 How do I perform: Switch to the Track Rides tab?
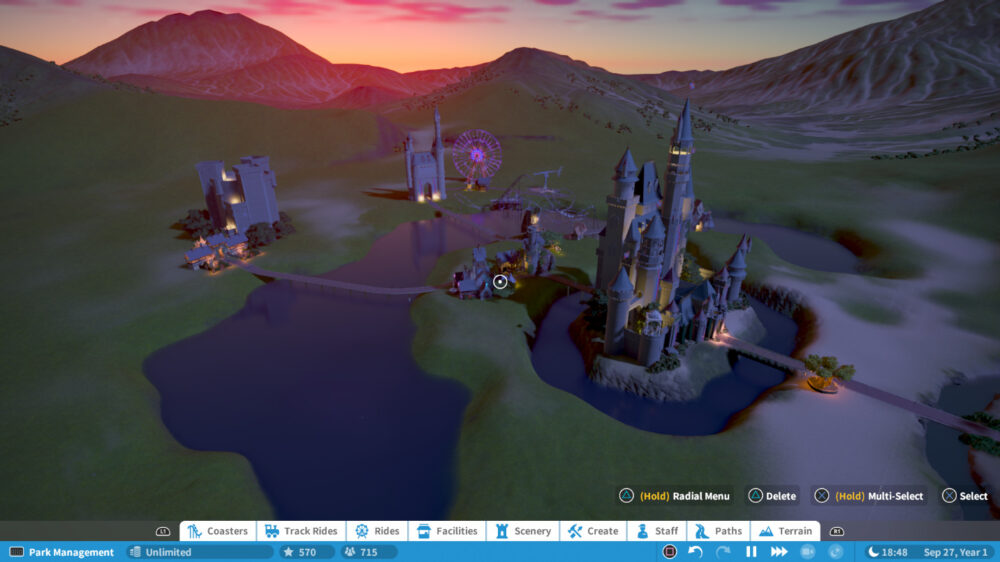click(x=301, y=531)
